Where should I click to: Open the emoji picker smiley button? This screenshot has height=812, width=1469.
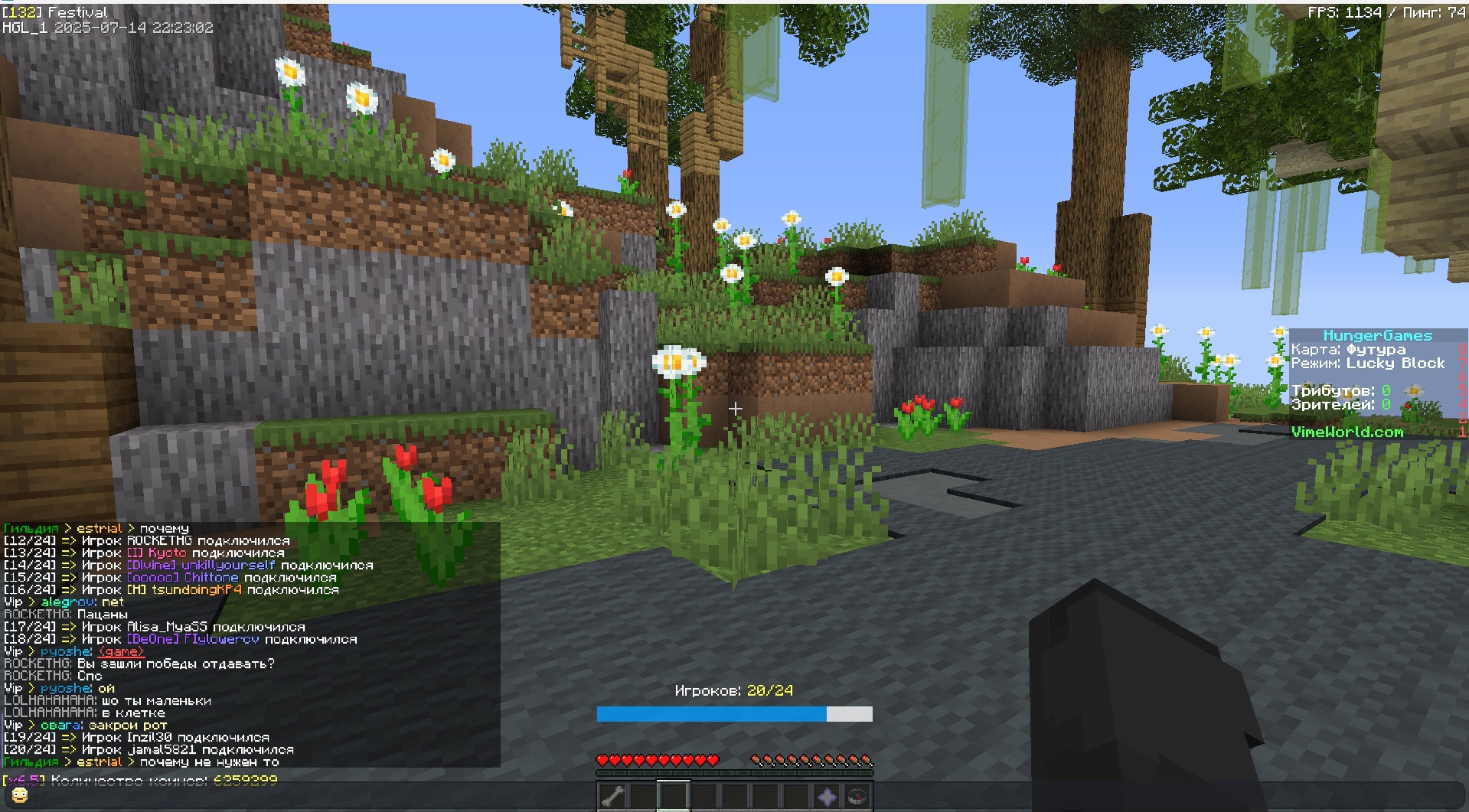[x=20, y=795]
